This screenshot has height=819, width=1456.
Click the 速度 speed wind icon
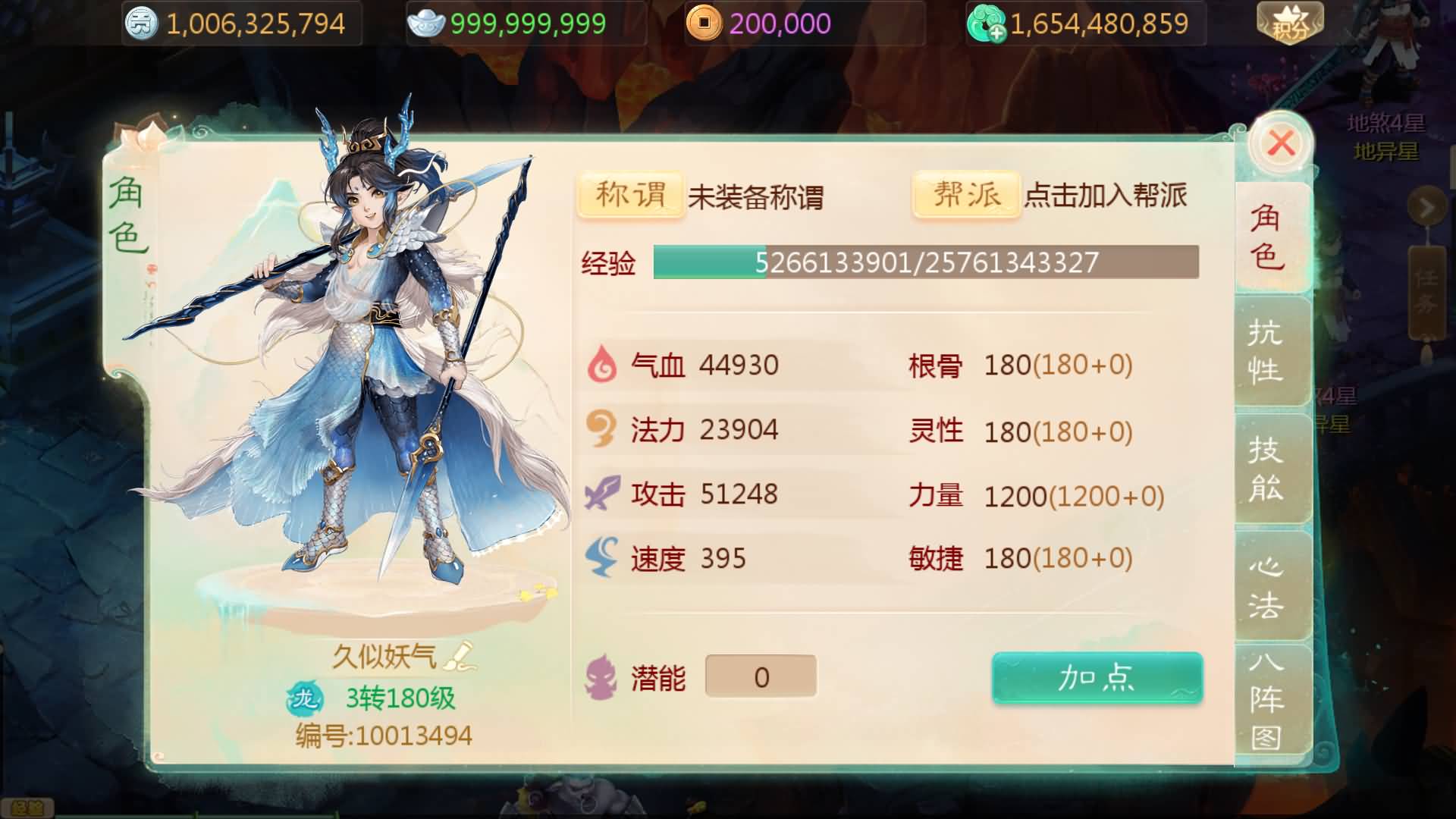(601, 559)
